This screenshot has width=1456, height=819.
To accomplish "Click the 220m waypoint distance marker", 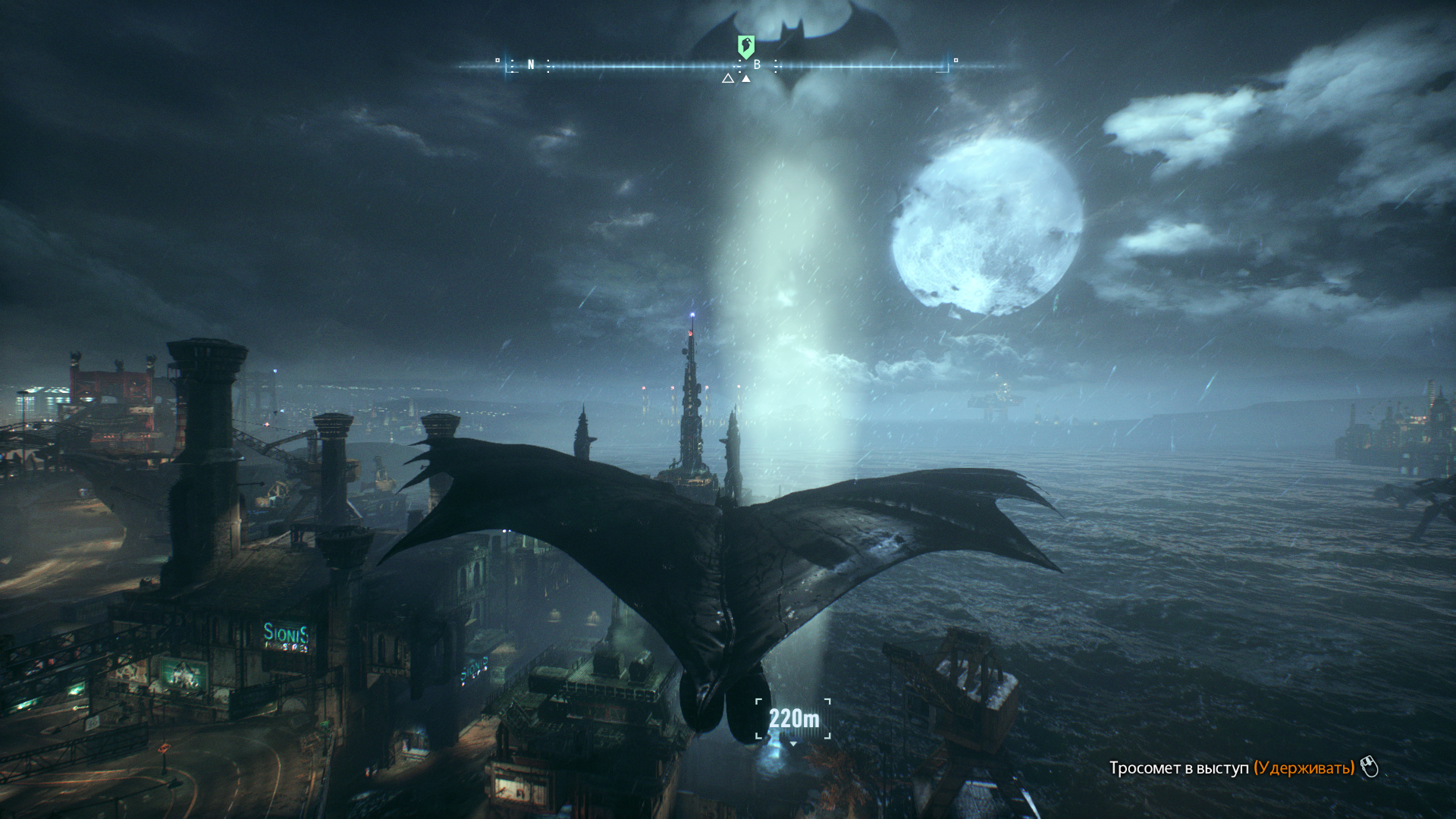I will (x=793, y=718).
